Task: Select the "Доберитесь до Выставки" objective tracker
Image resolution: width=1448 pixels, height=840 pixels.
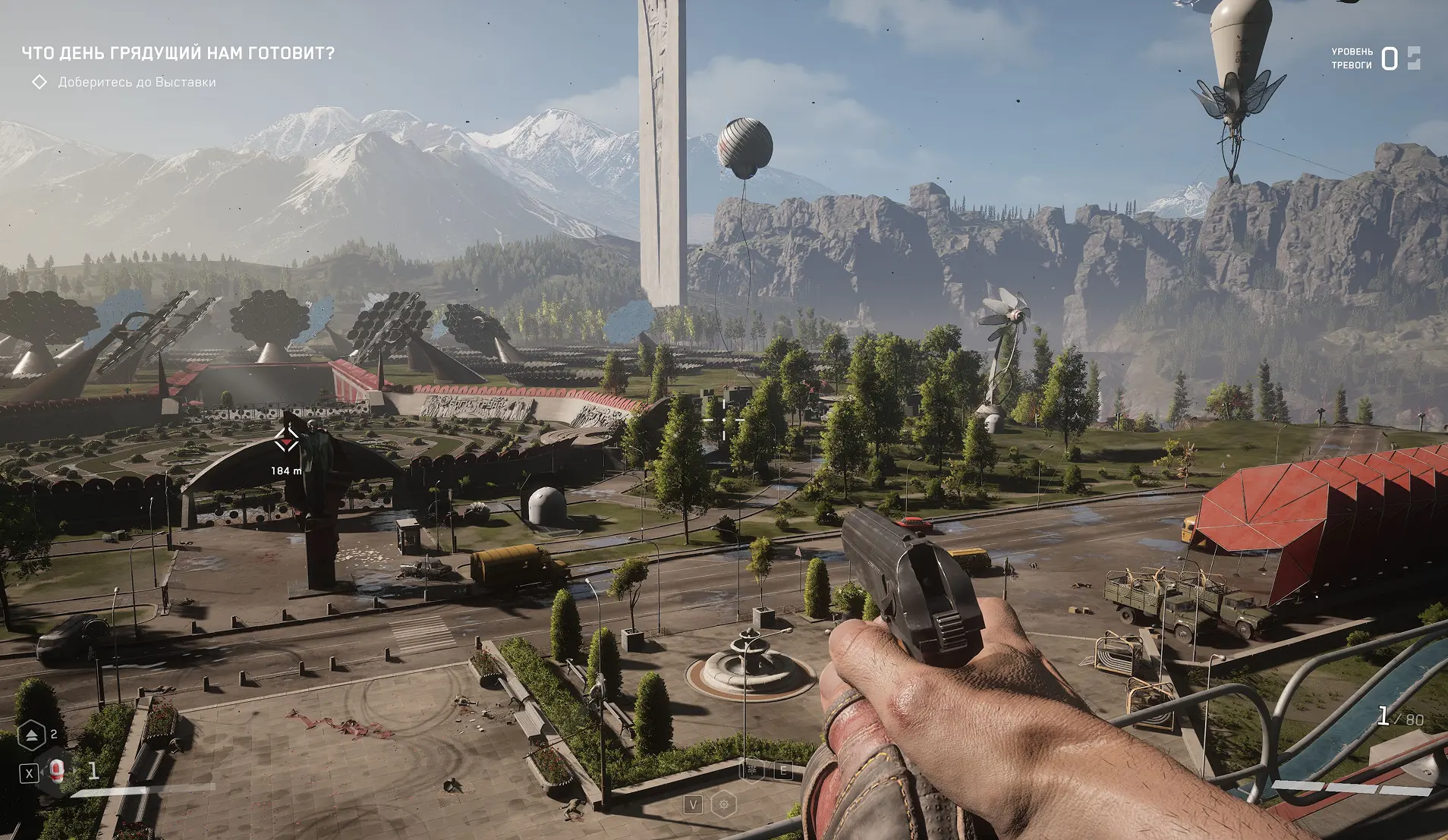Action: pos(137,82)
